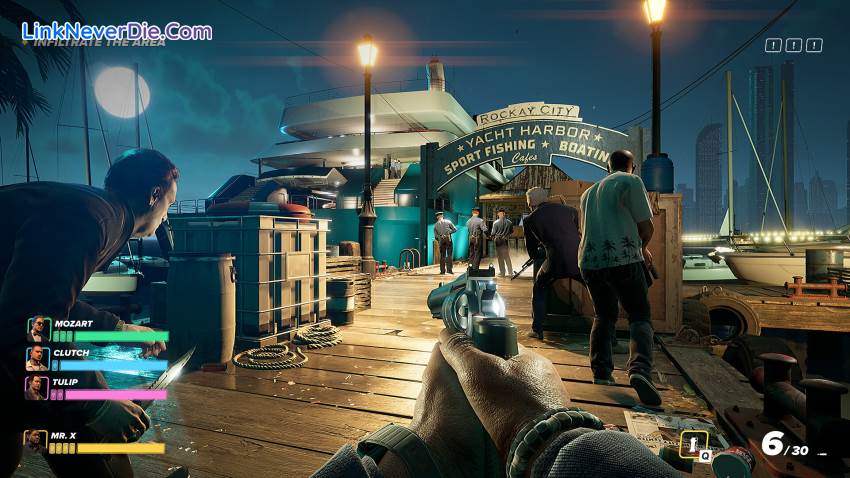The image size is (850, 478).
Task: Click Clutch's teammate portrait
Action: click(38, 358)
